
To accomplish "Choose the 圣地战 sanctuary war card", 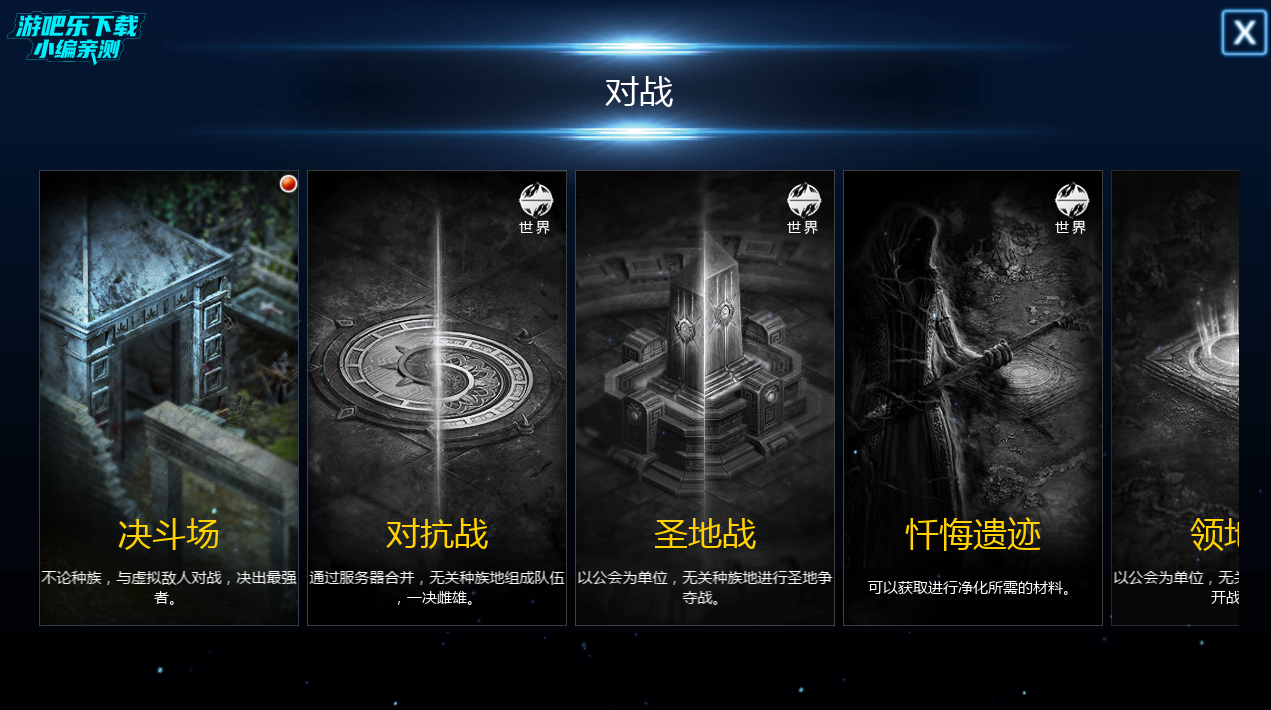I will pyautogui.click(x=705, y=398).
